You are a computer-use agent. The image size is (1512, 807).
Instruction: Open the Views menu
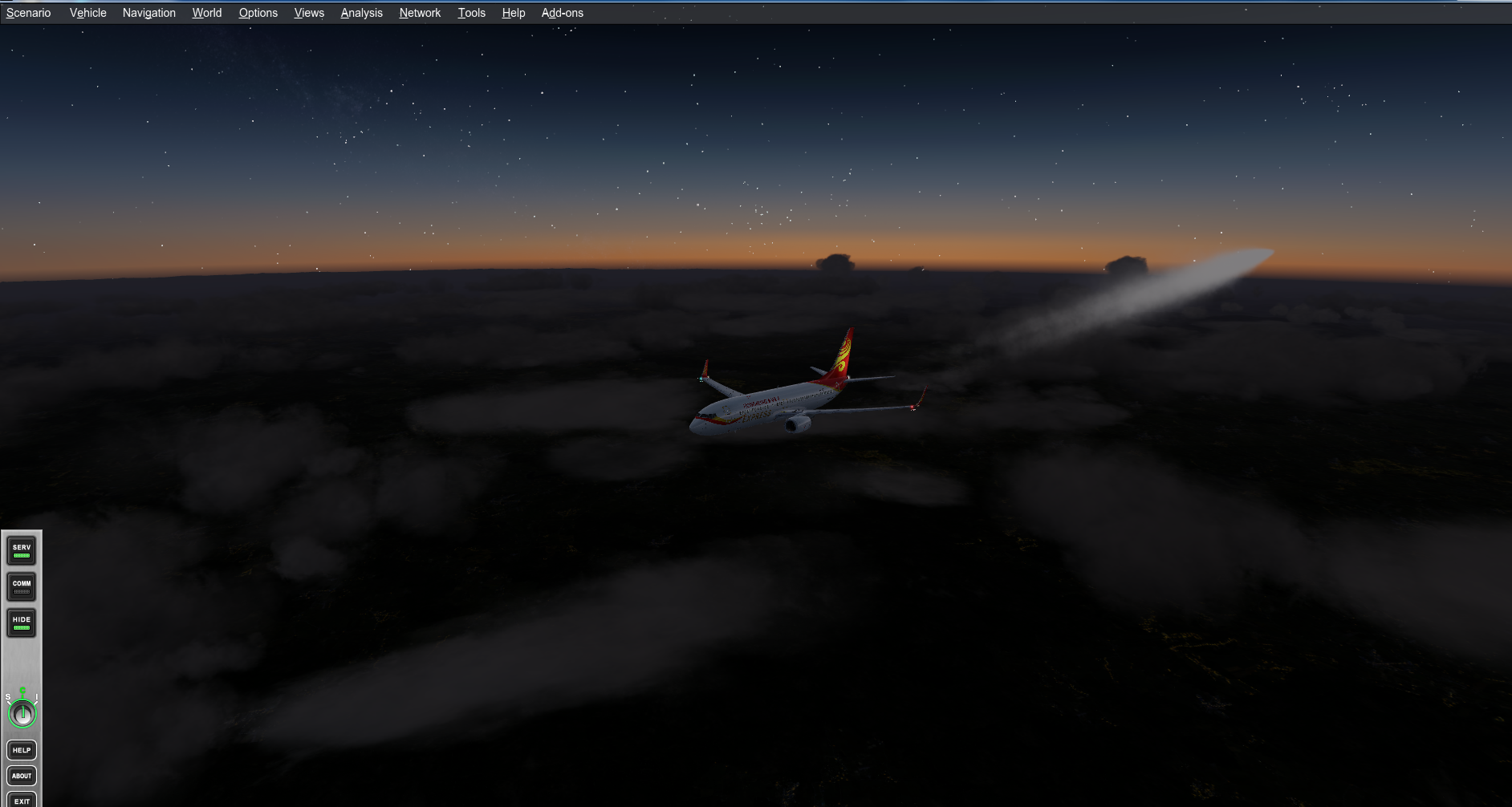pyautogui.click(x=308, y=13)
